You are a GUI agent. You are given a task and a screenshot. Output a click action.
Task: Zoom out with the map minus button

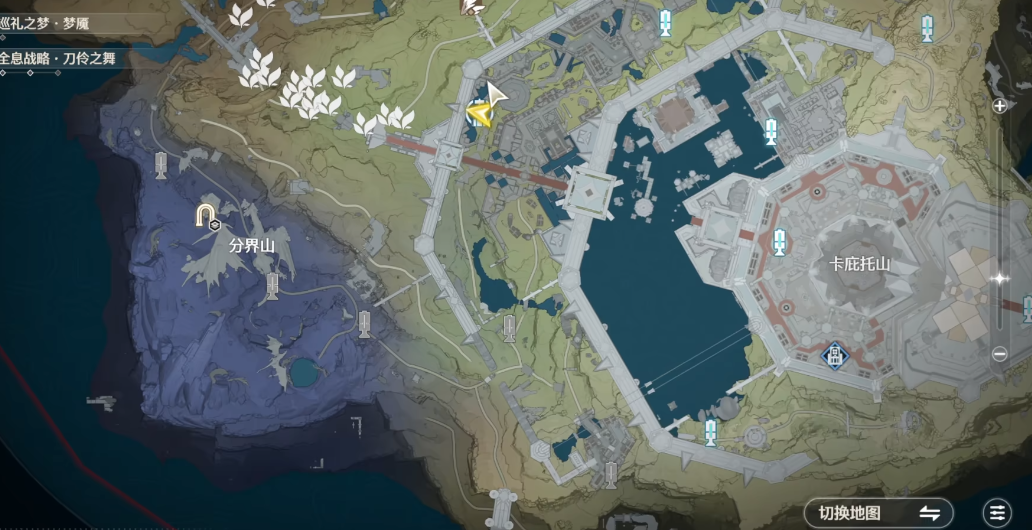point(999,353)
